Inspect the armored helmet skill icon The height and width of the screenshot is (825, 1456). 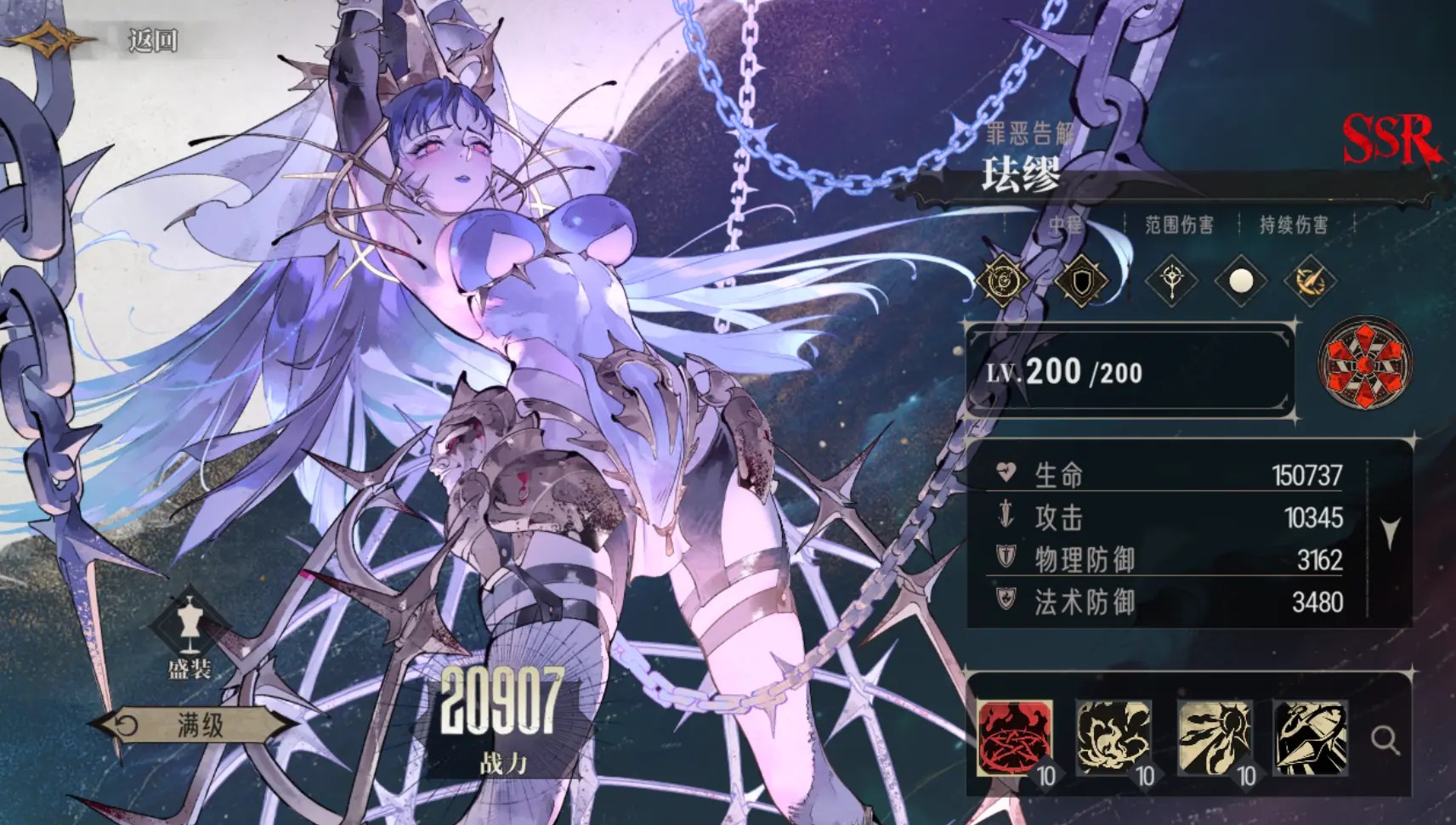tap(1311, 737)
